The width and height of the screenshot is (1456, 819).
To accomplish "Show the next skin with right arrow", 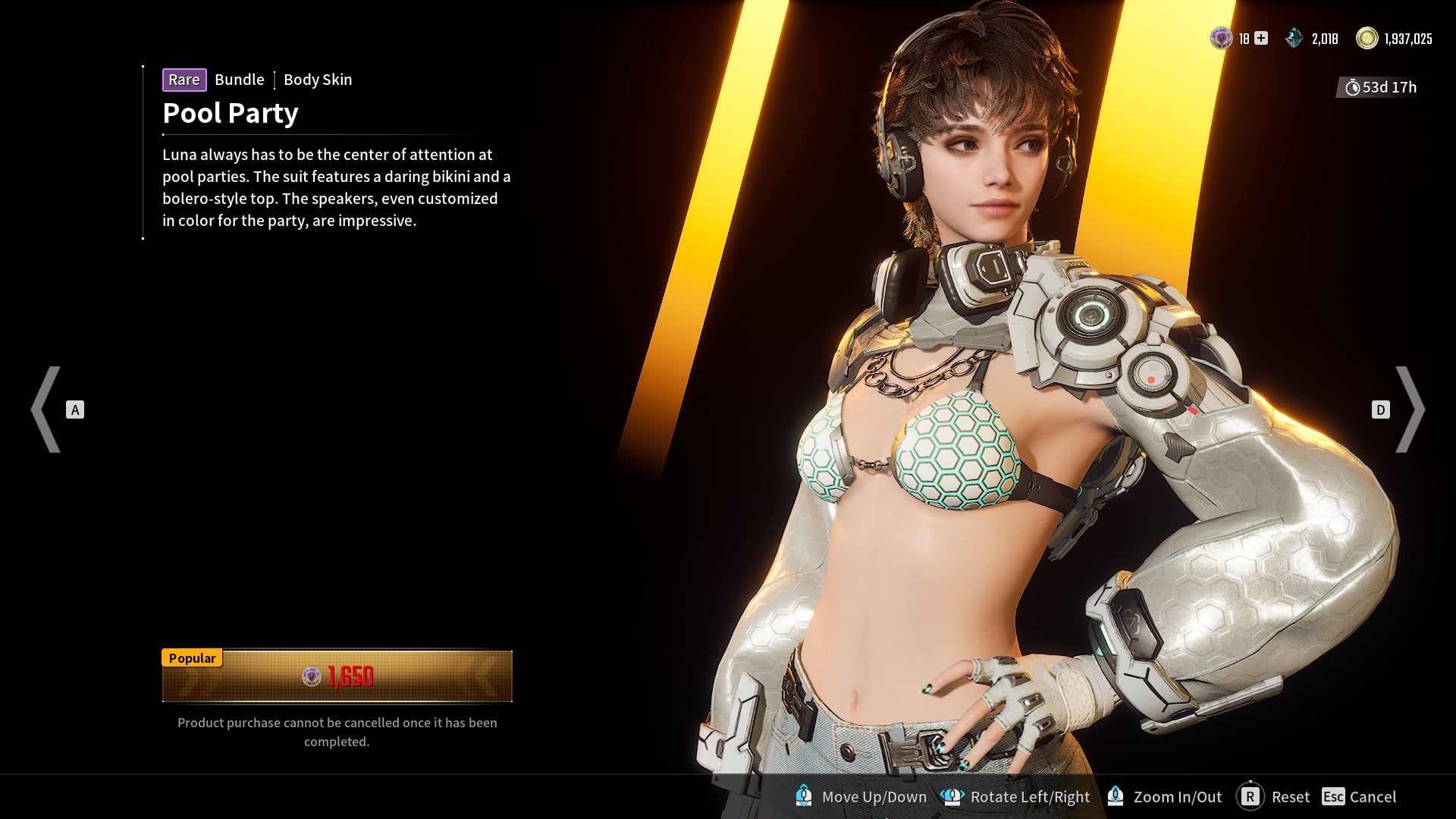I will tap(1409, 409).
